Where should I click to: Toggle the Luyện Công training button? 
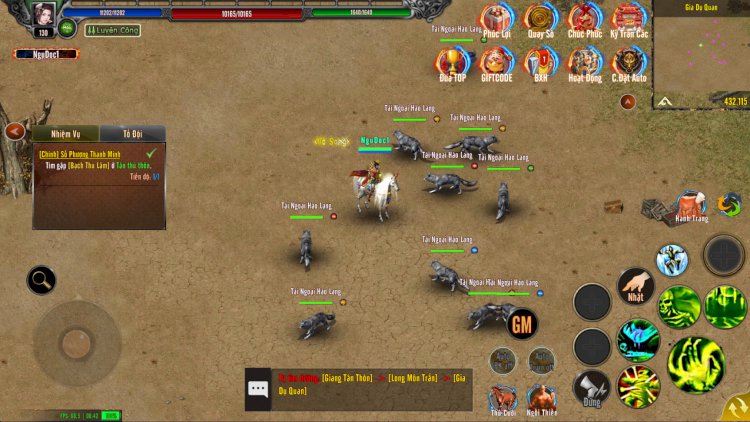(x=112, y=31)
